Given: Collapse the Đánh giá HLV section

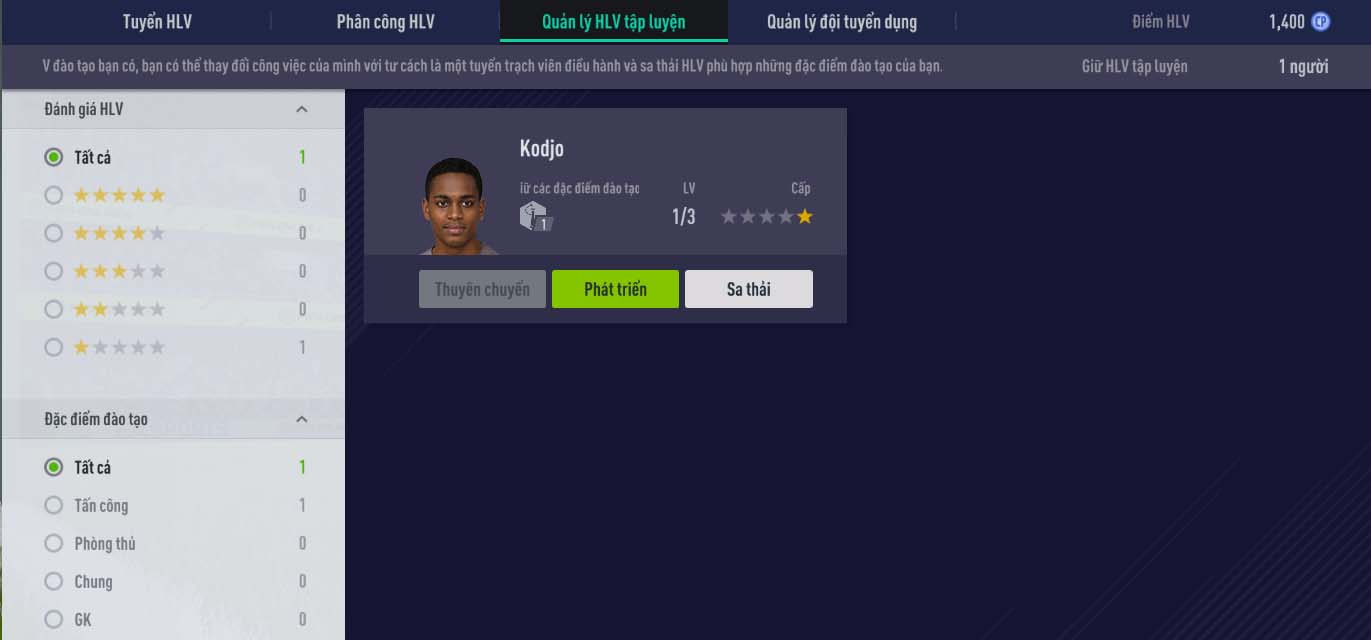Looking at the screenshot, I should coord(302,109).
